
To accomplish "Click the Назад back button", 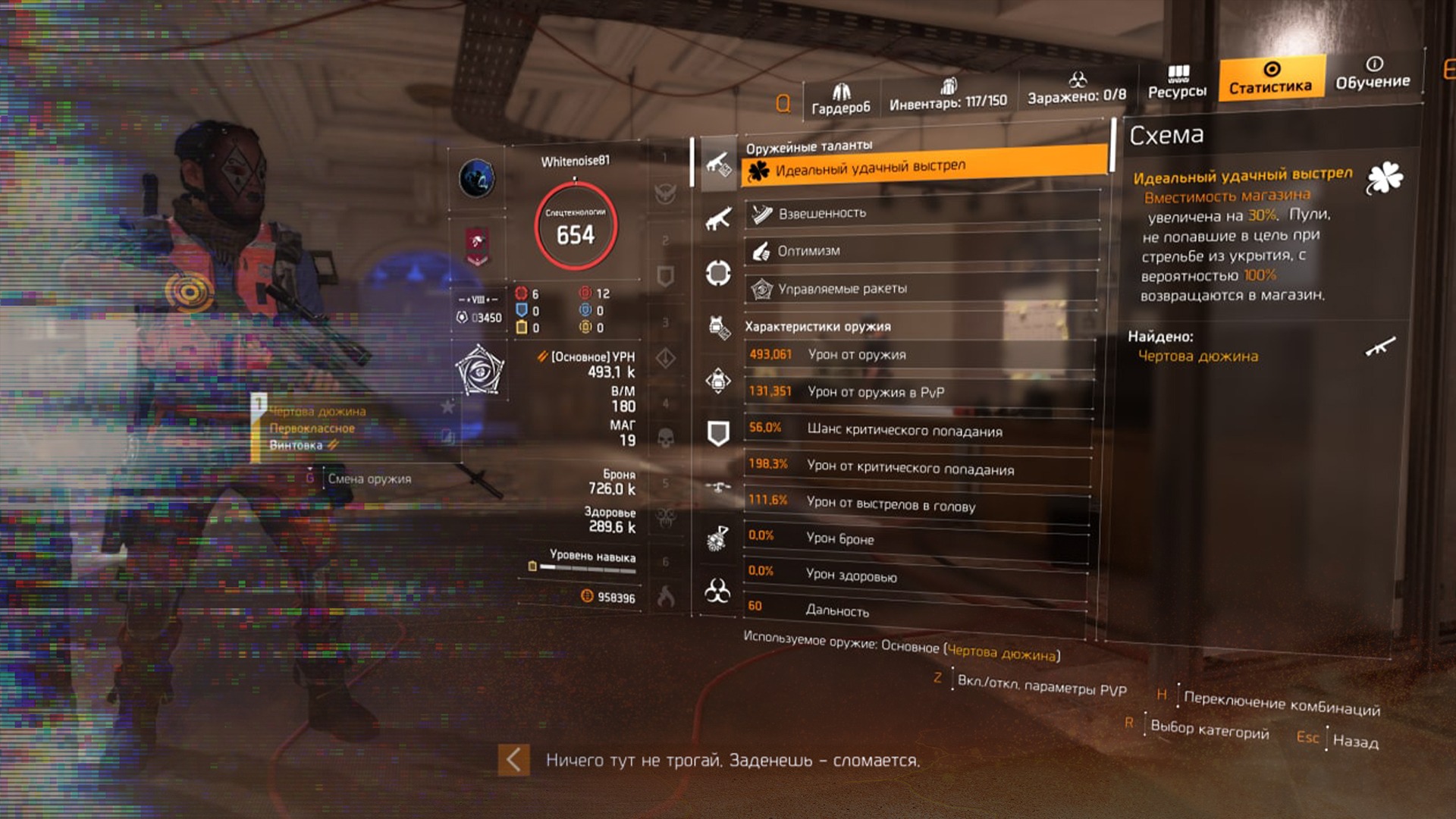I will (x=1354, y=742).
